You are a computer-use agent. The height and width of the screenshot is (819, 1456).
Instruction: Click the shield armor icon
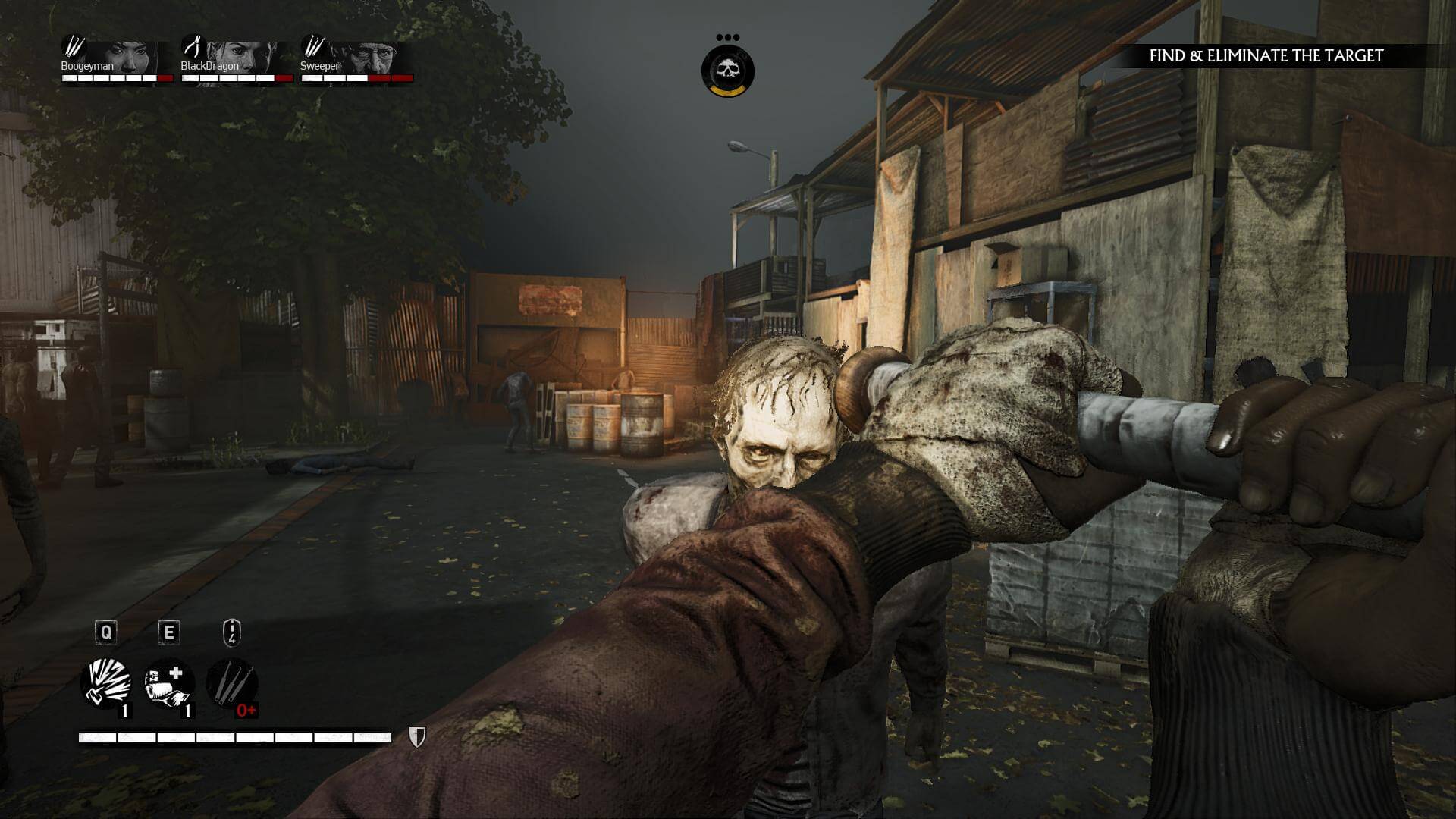(x=417, y=736)
